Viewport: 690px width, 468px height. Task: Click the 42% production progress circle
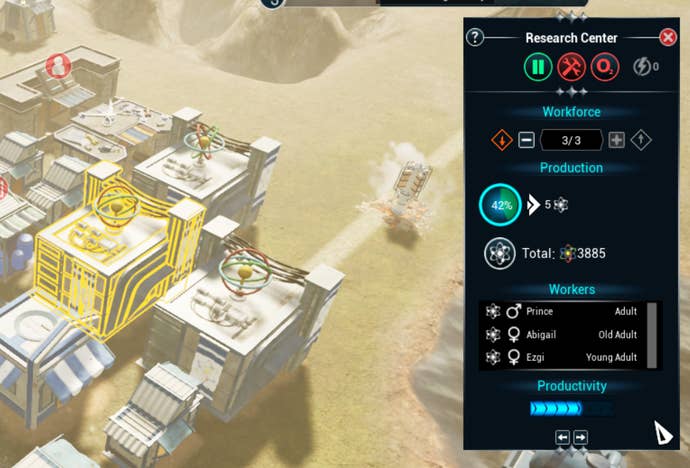click(499, 204)
